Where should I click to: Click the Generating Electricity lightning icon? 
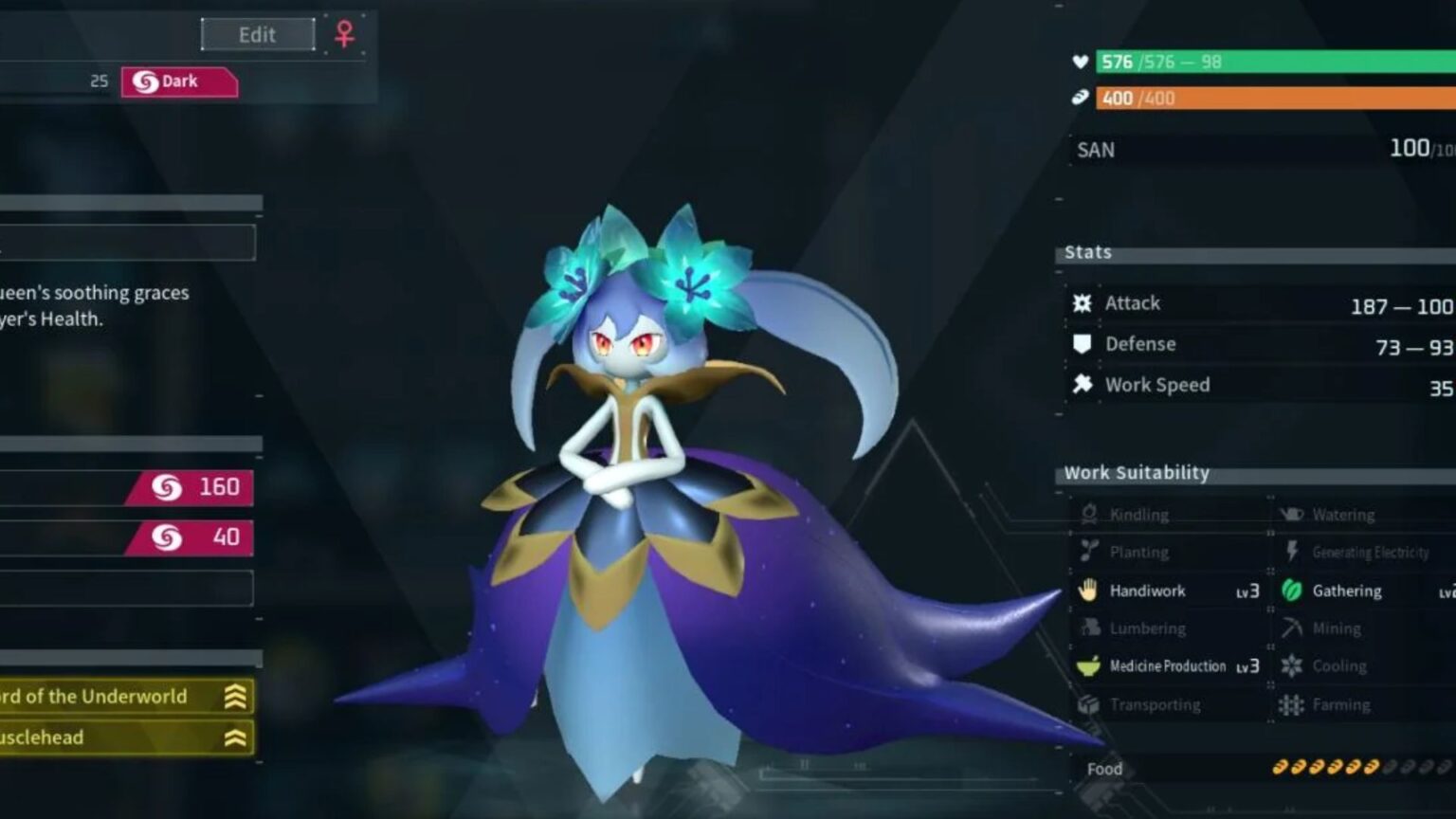point(1292,552)
